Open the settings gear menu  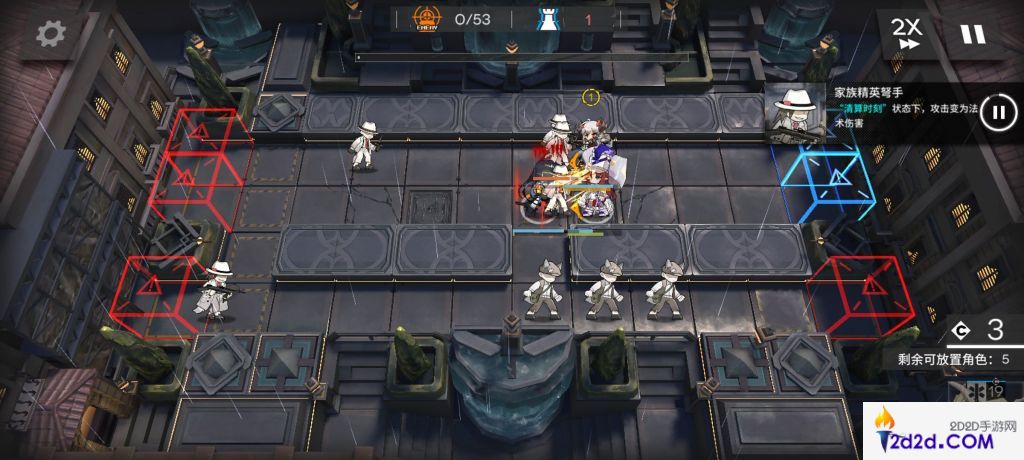pos(48,34)
